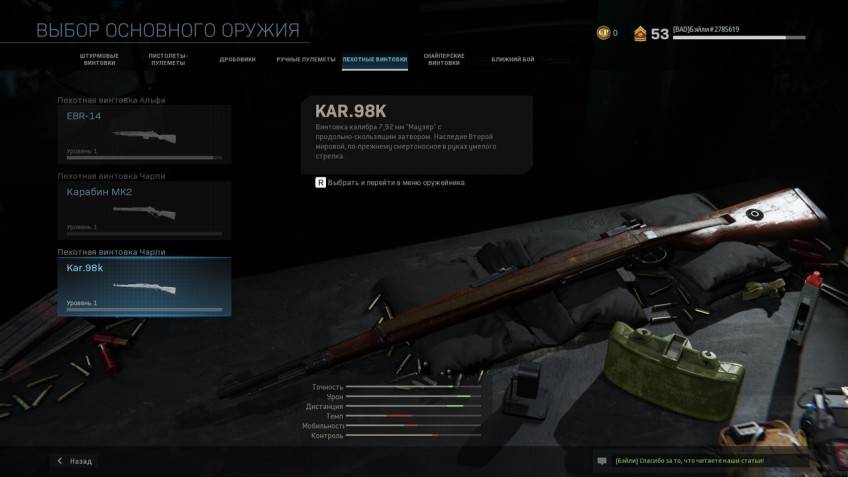This screenshot has width=848, height=477.
Task: Switch to the Штурмовые винтовки tab
Action: pyautogui.click(x=98, y=59)
